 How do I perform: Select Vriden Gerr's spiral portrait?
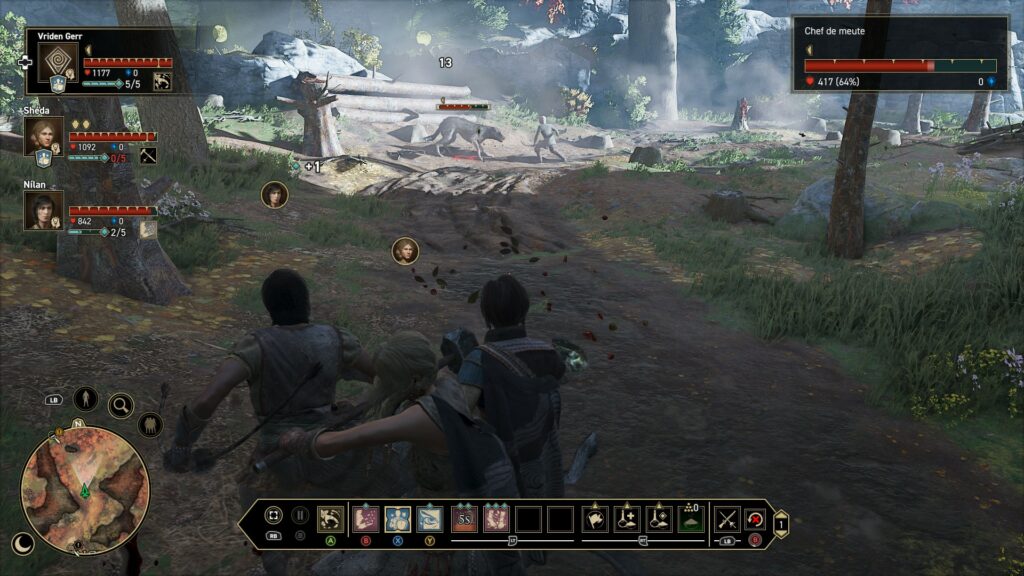point(58,62)
